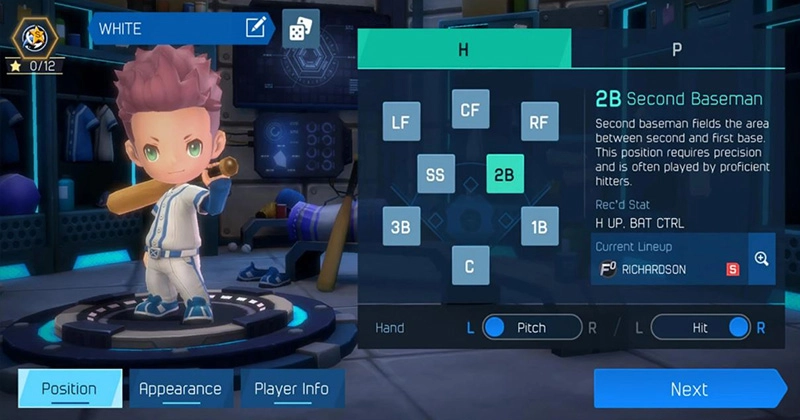This screenshot has height=420, width=800.
Task: Open the Player Info tab
Action: pyautogui.click(x=291, y=389)
